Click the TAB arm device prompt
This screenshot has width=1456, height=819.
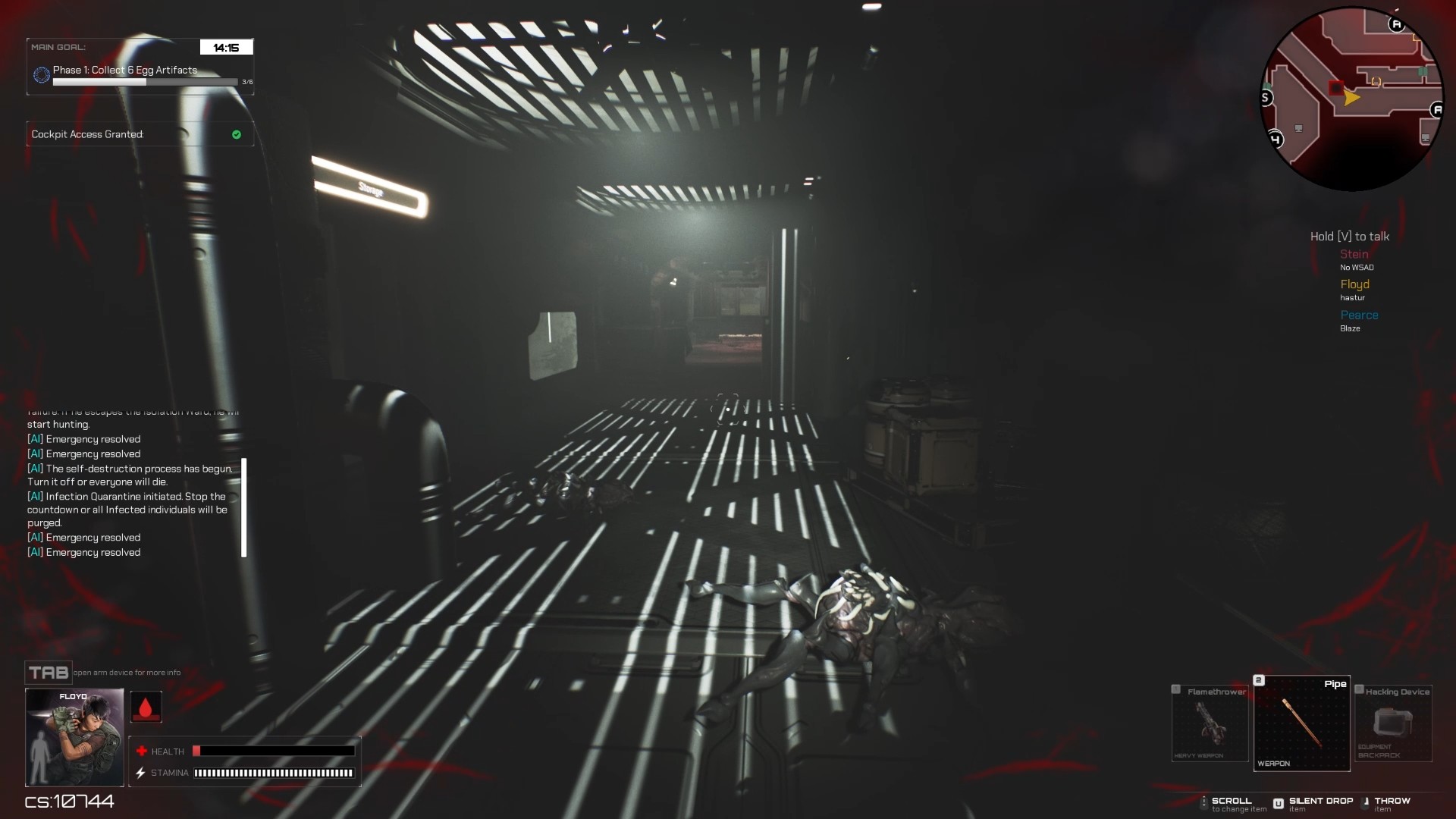pyautogui.click(x=47, y=672)
